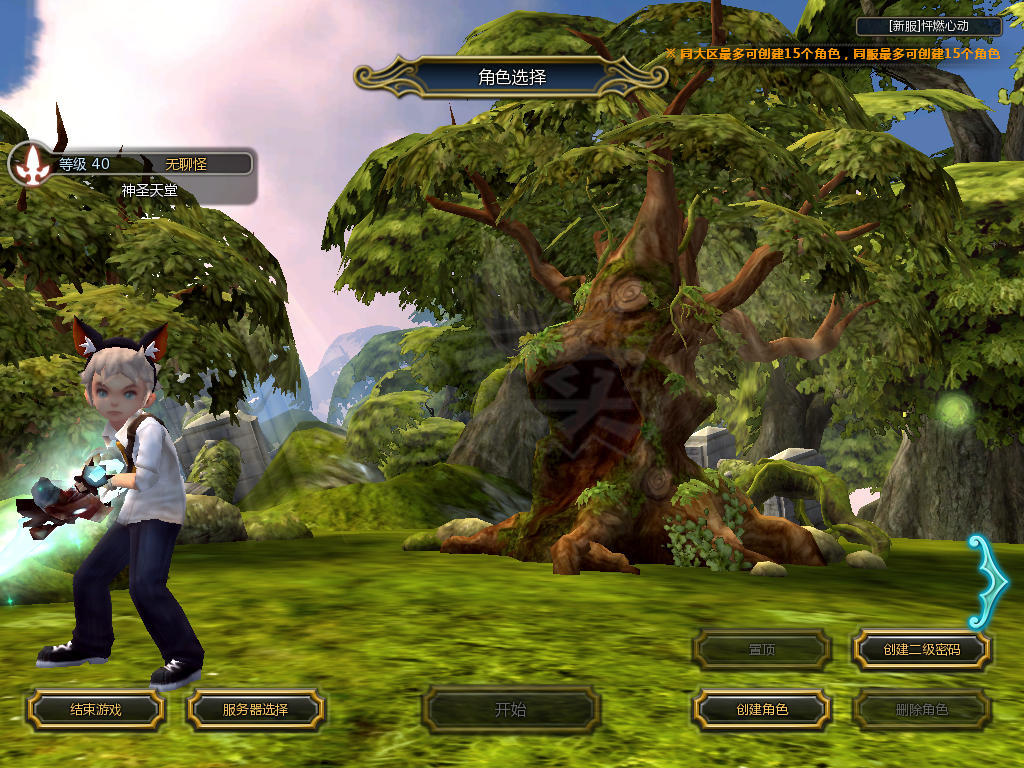Open 服务器选择 server selection
This screenshot has width=1024, height=768.
255,709
